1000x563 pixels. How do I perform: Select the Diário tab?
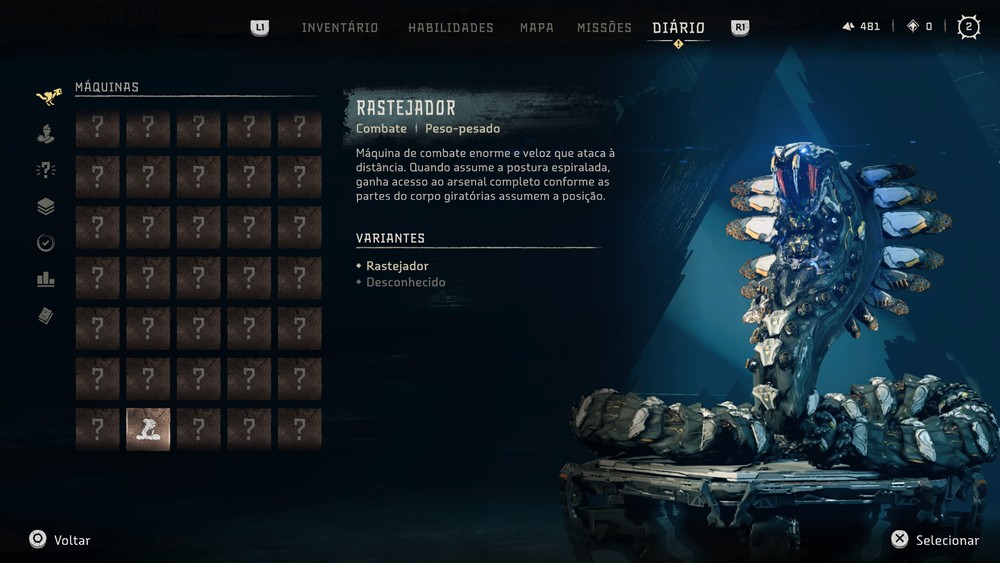(678, 28)
